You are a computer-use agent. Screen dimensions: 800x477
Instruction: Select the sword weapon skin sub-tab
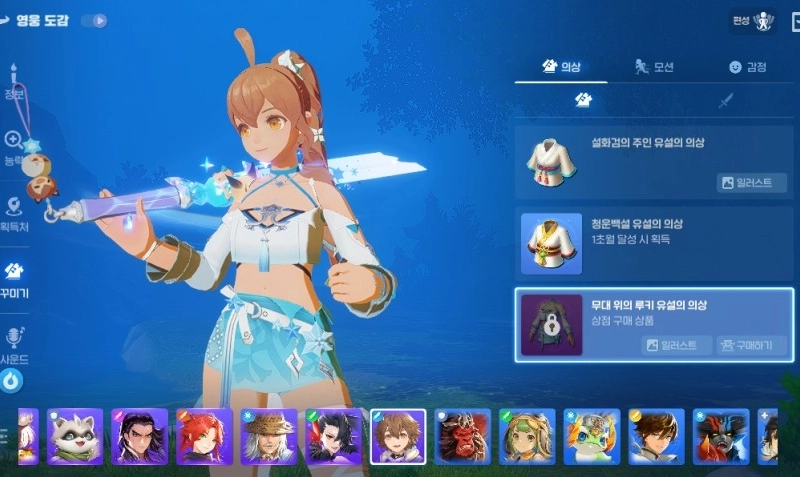[x=725, y=100]
